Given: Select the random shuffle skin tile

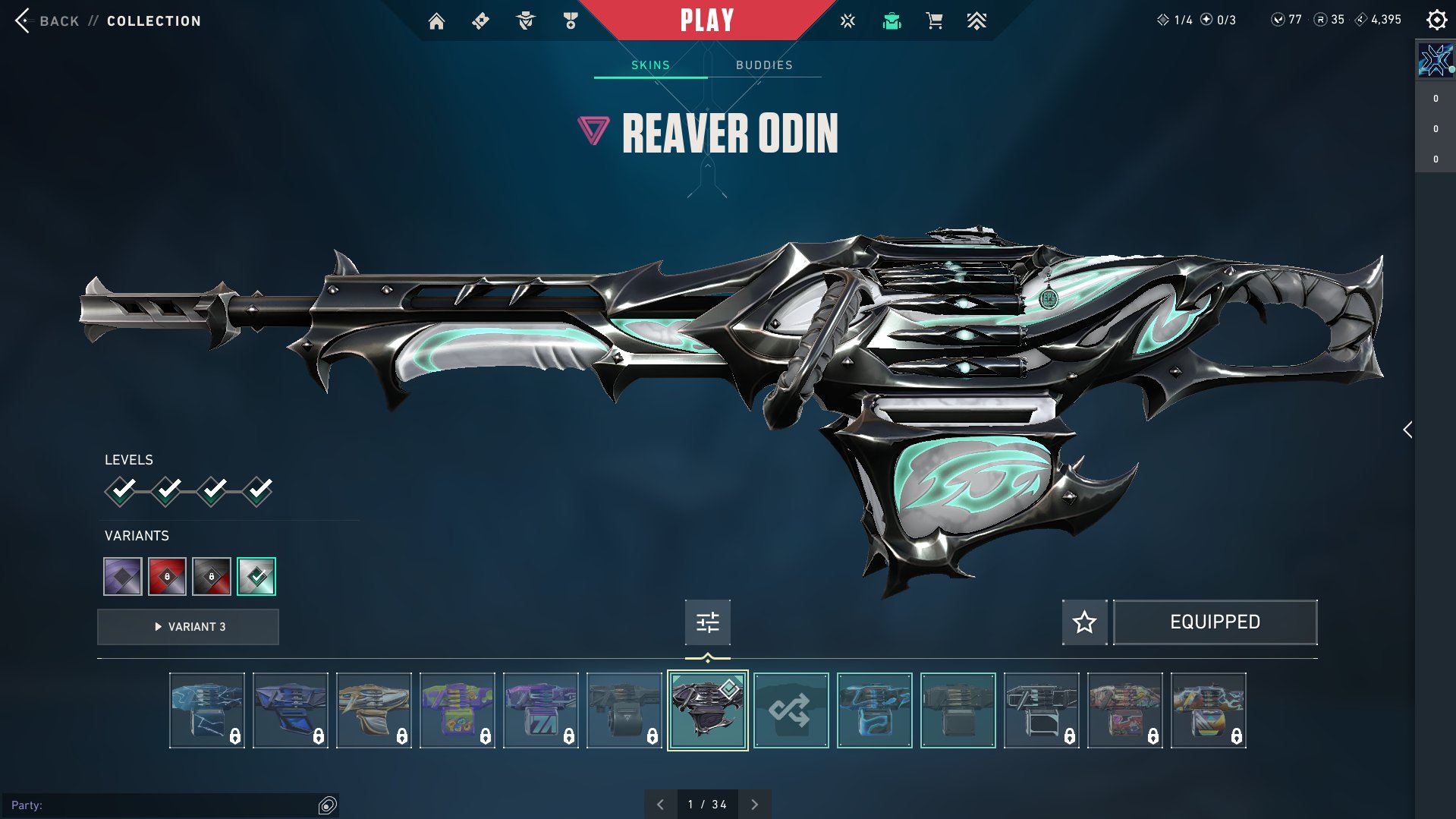Looking at the screenshot, I should [x=791, y=710].
